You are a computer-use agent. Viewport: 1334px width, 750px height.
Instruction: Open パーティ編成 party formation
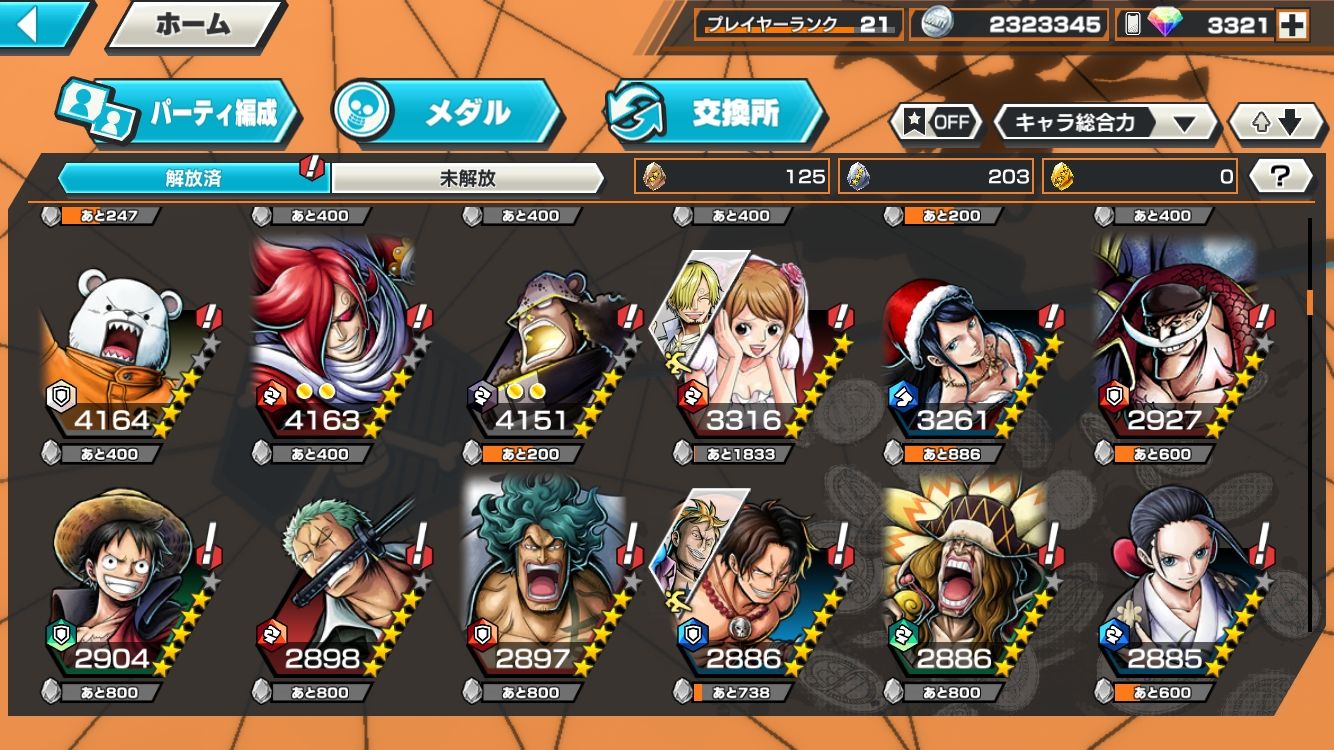point(180,113)
